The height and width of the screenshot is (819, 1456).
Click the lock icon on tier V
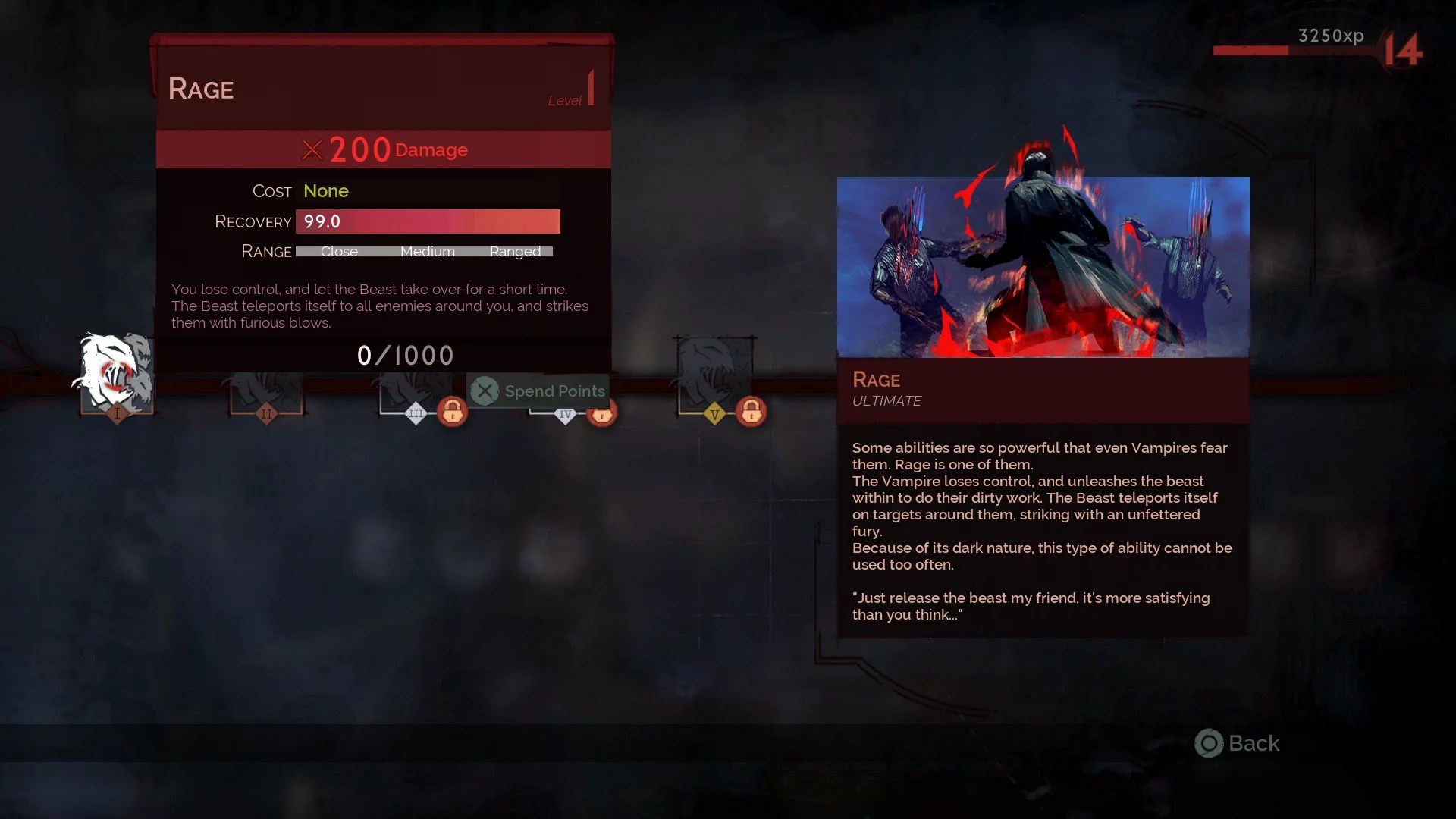[753, 413]
